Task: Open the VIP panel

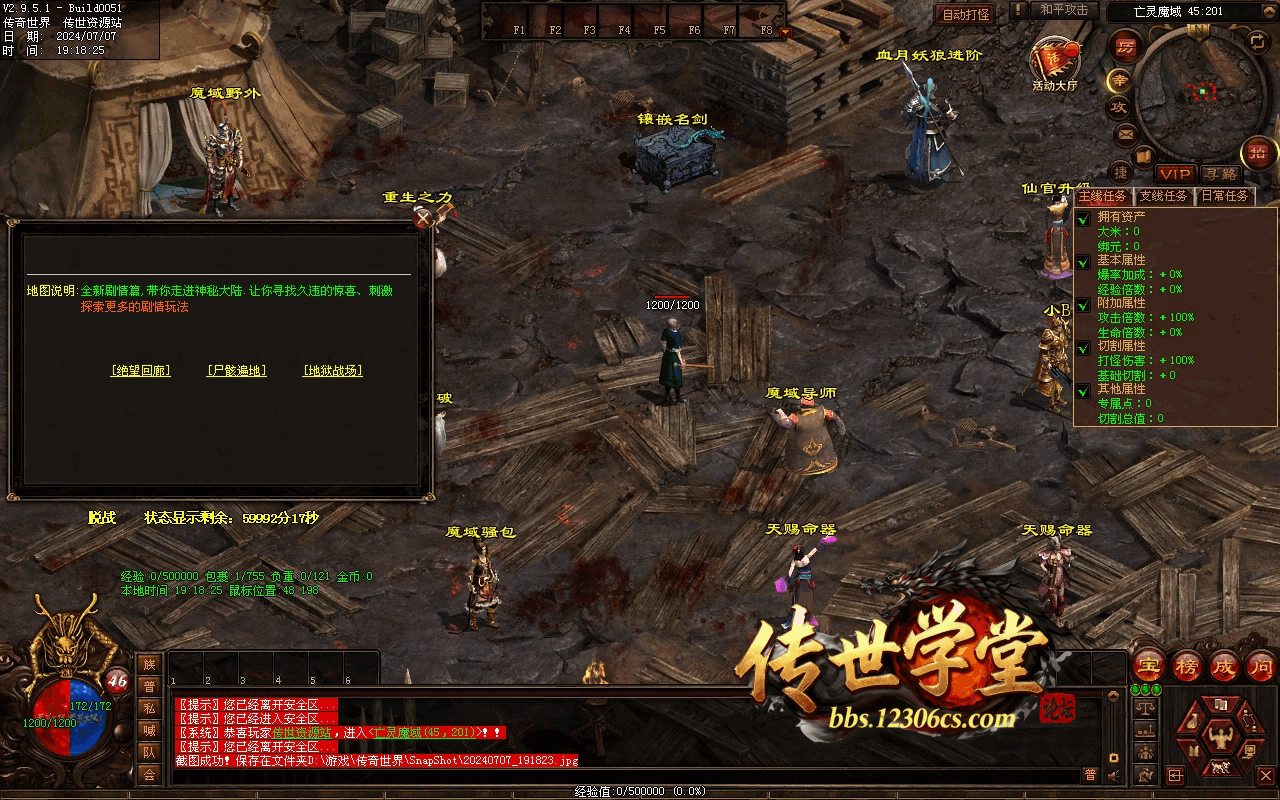Action: (1175, 174)
